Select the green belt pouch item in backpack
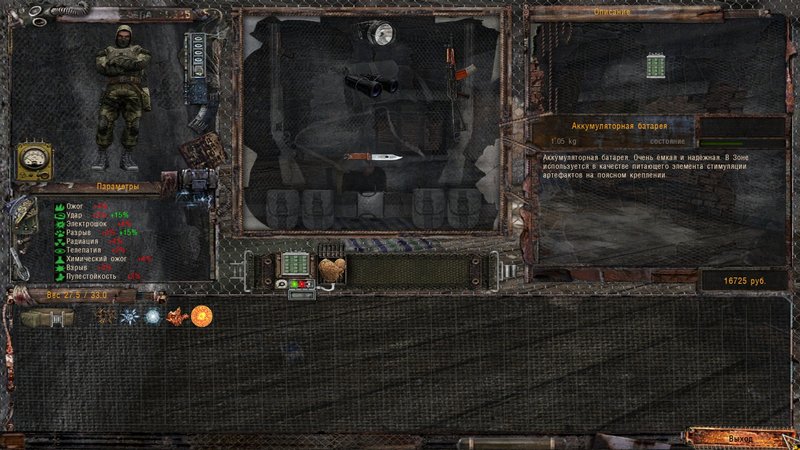Screen dimensions: 800x450 (x=47, y=317)
